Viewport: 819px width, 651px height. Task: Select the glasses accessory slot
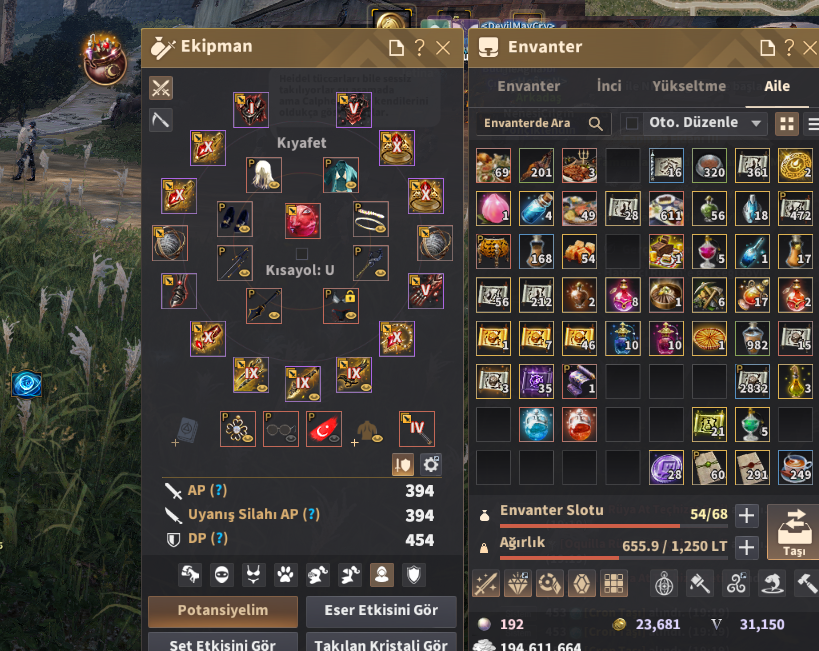(x=281, y=429)
